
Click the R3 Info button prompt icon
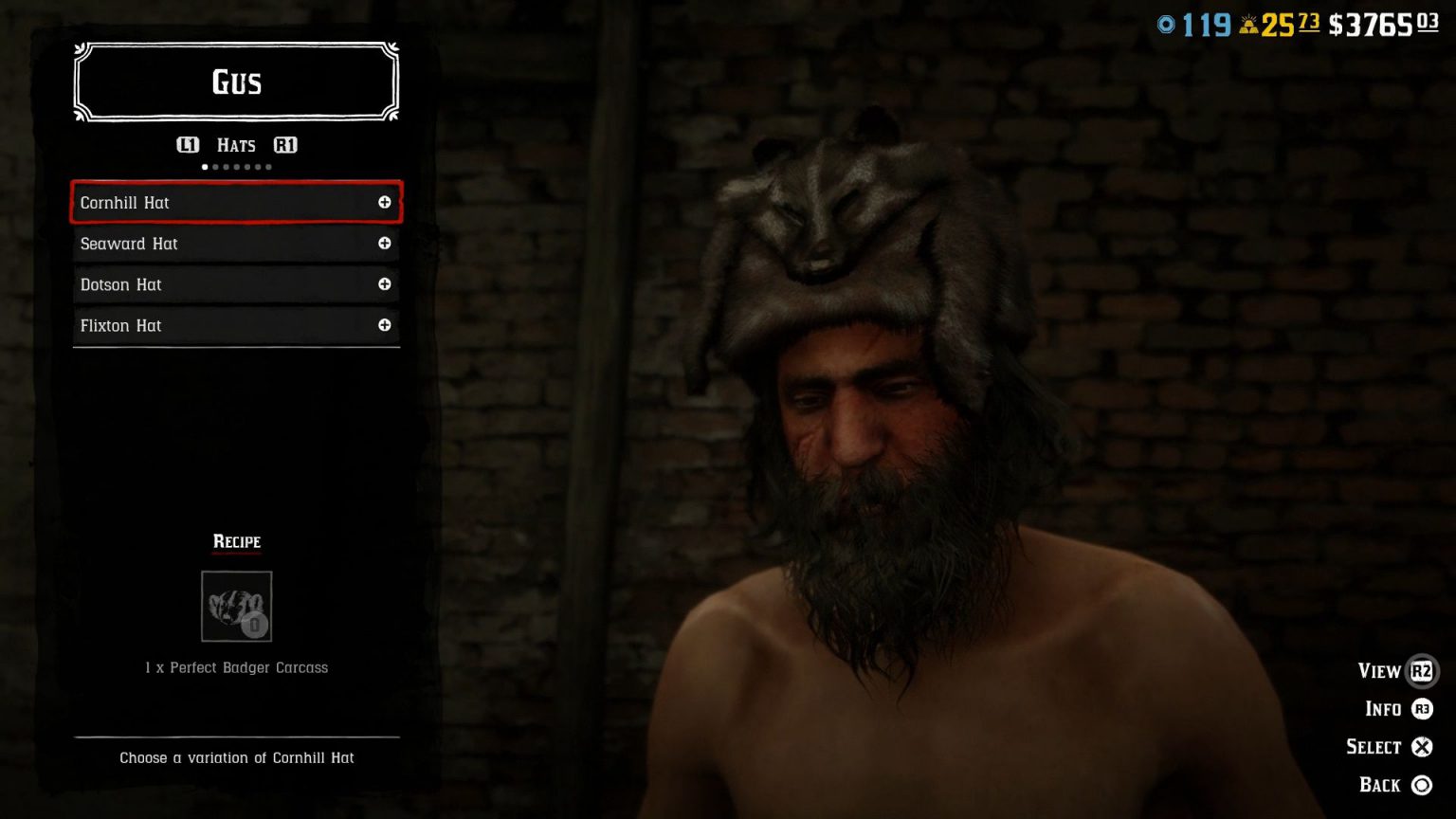coord(1421,708)
